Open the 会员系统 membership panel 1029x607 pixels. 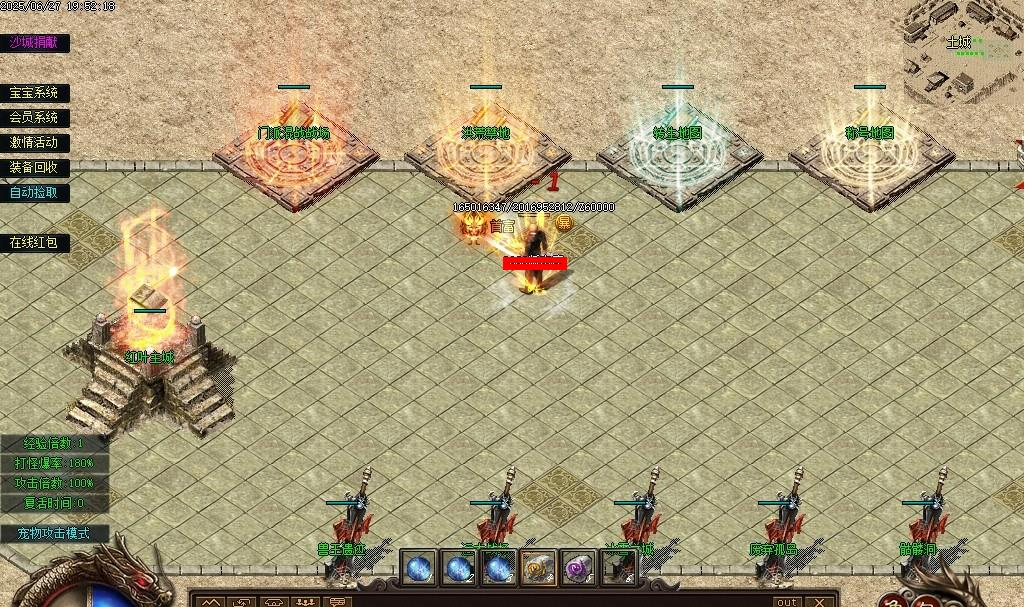[34, 118]
